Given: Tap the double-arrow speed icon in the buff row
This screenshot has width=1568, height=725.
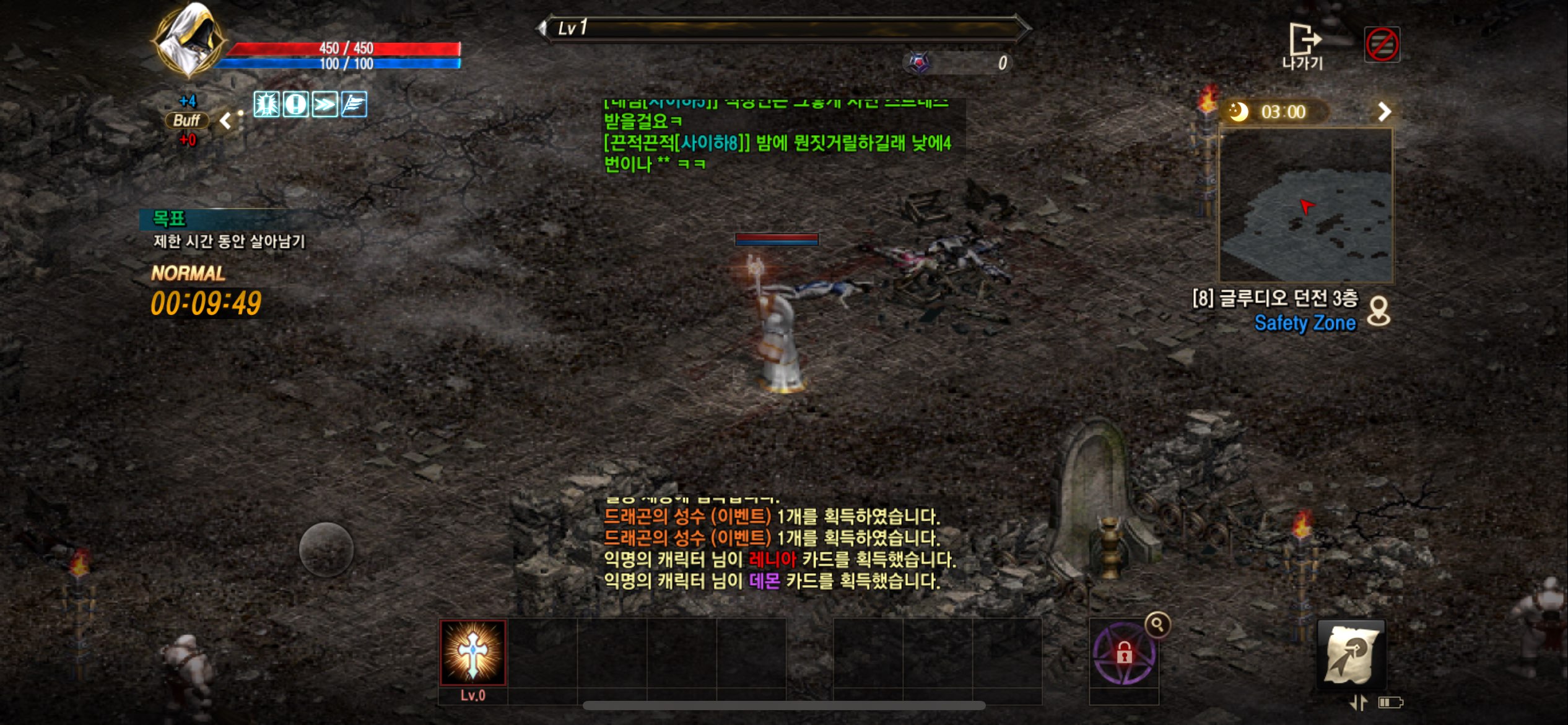Looking at the screenshot, I should point(324,105).
